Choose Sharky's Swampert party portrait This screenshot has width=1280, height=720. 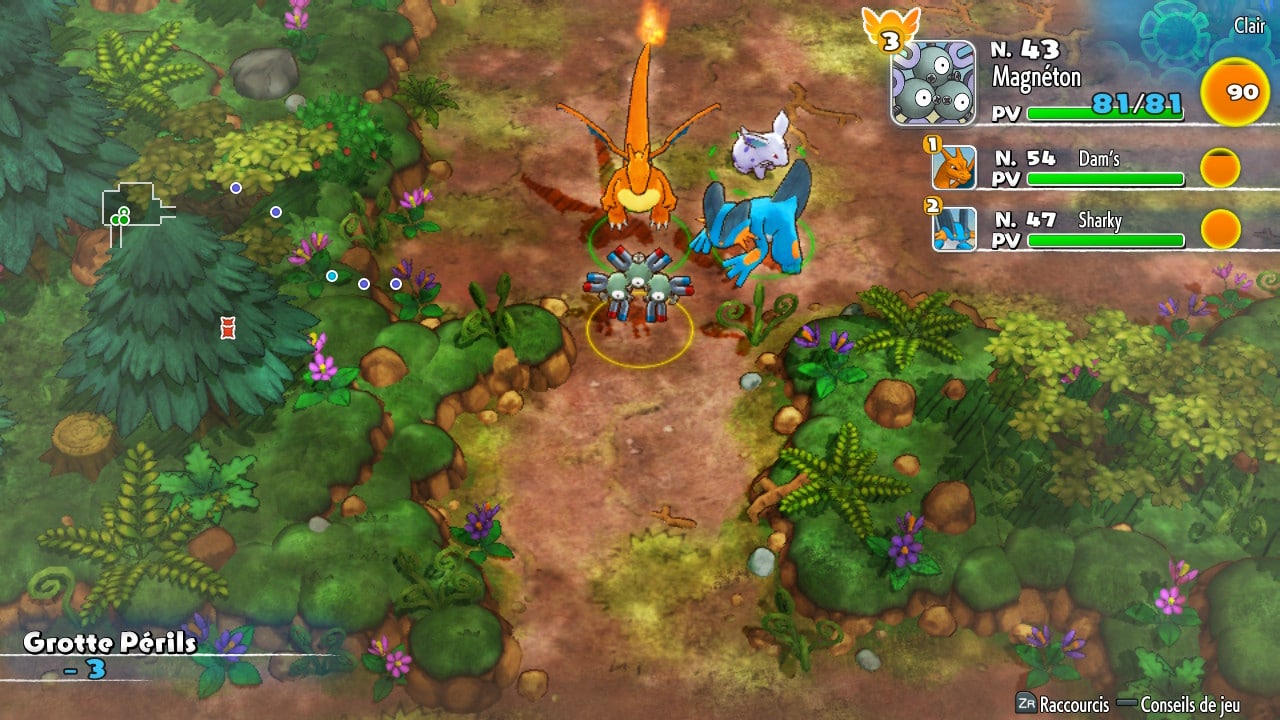pos(954,229)
